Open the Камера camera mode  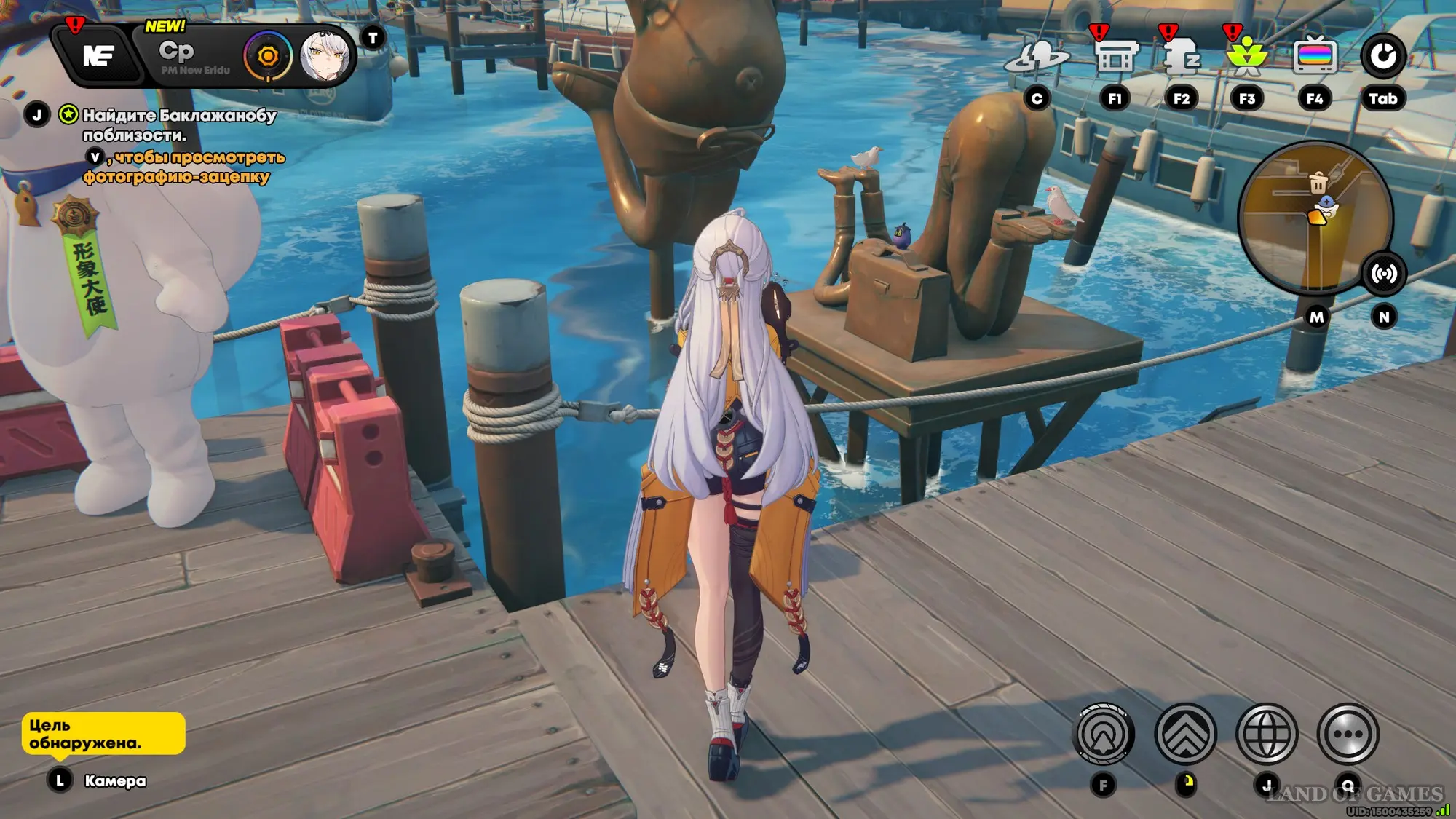[114, 781]
